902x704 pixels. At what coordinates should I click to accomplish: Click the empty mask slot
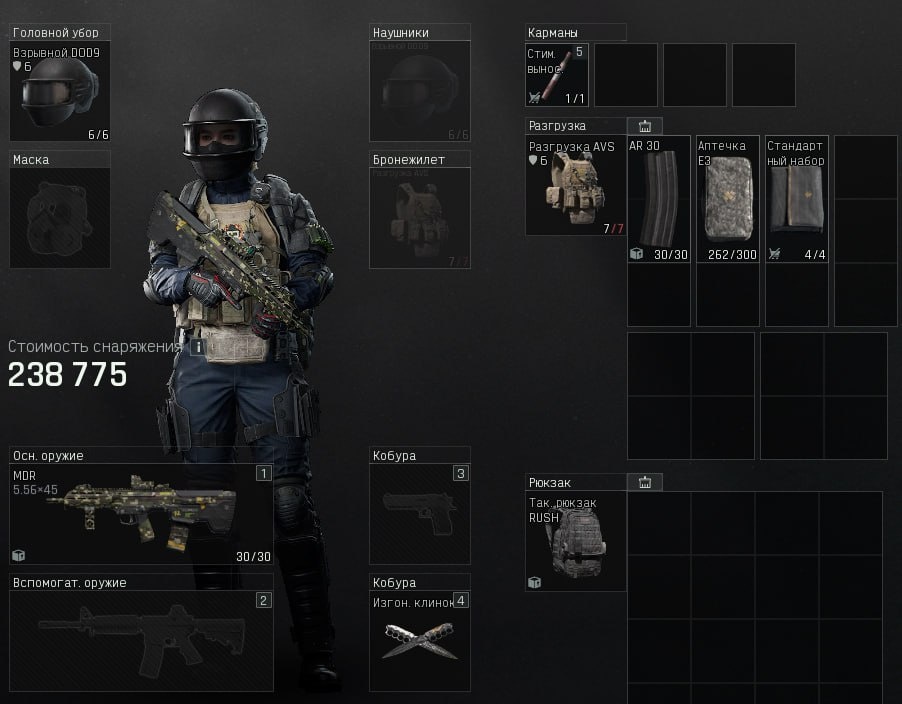click(60, 217)
